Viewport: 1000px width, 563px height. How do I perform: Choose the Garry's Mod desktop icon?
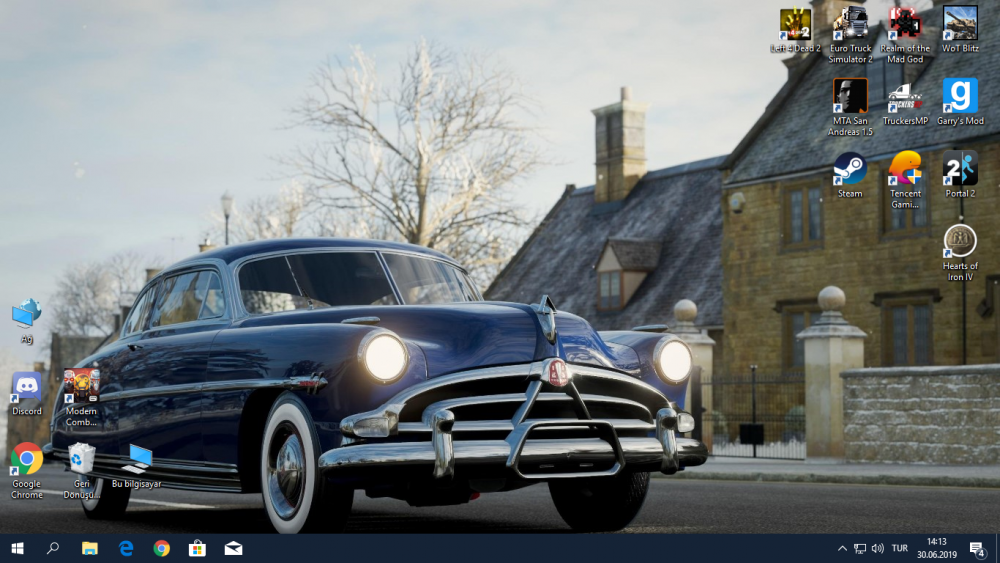960,97
